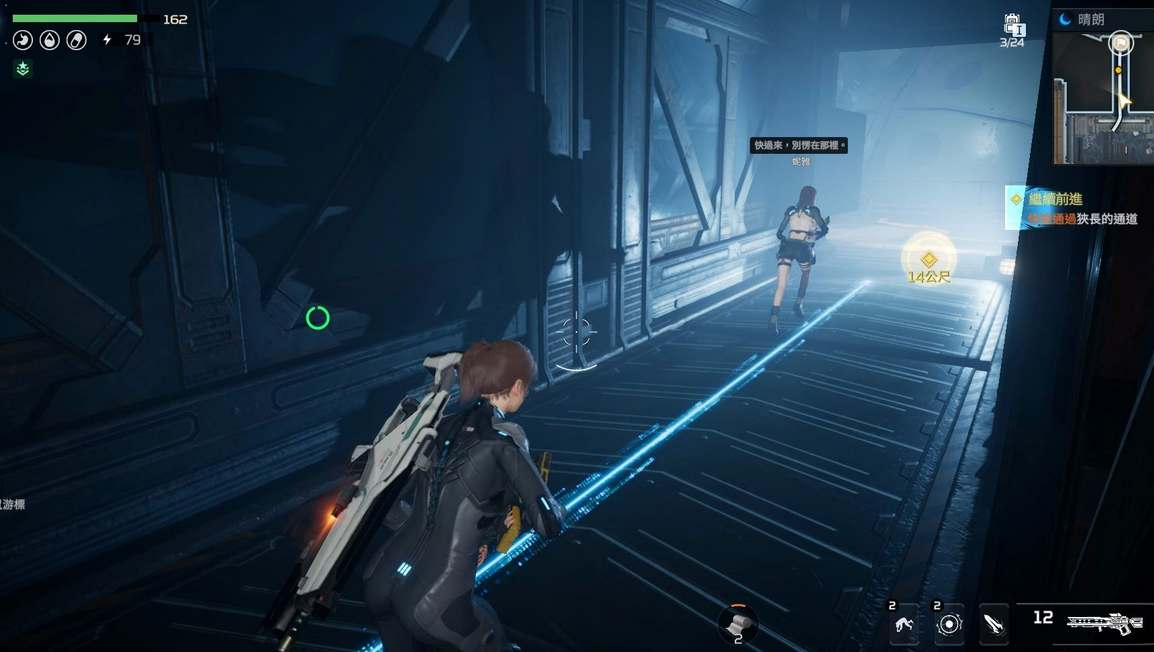This screenshot has height=652, width=1154.
Task: Activate the circular target gadget slot
Action: click(x=949, y=624)
